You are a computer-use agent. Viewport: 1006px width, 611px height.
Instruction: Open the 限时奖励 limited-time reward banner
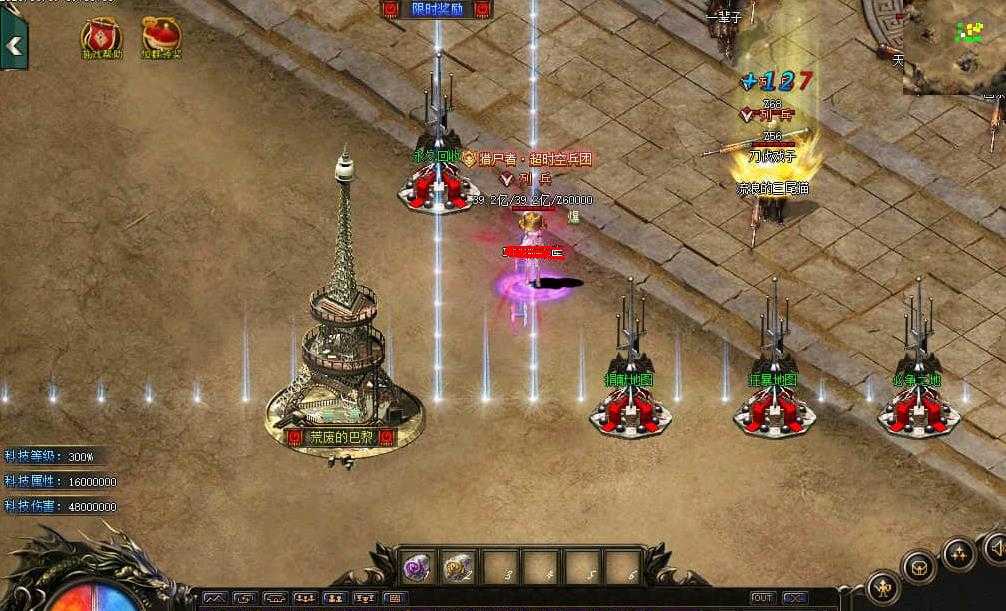coord(437,9)
